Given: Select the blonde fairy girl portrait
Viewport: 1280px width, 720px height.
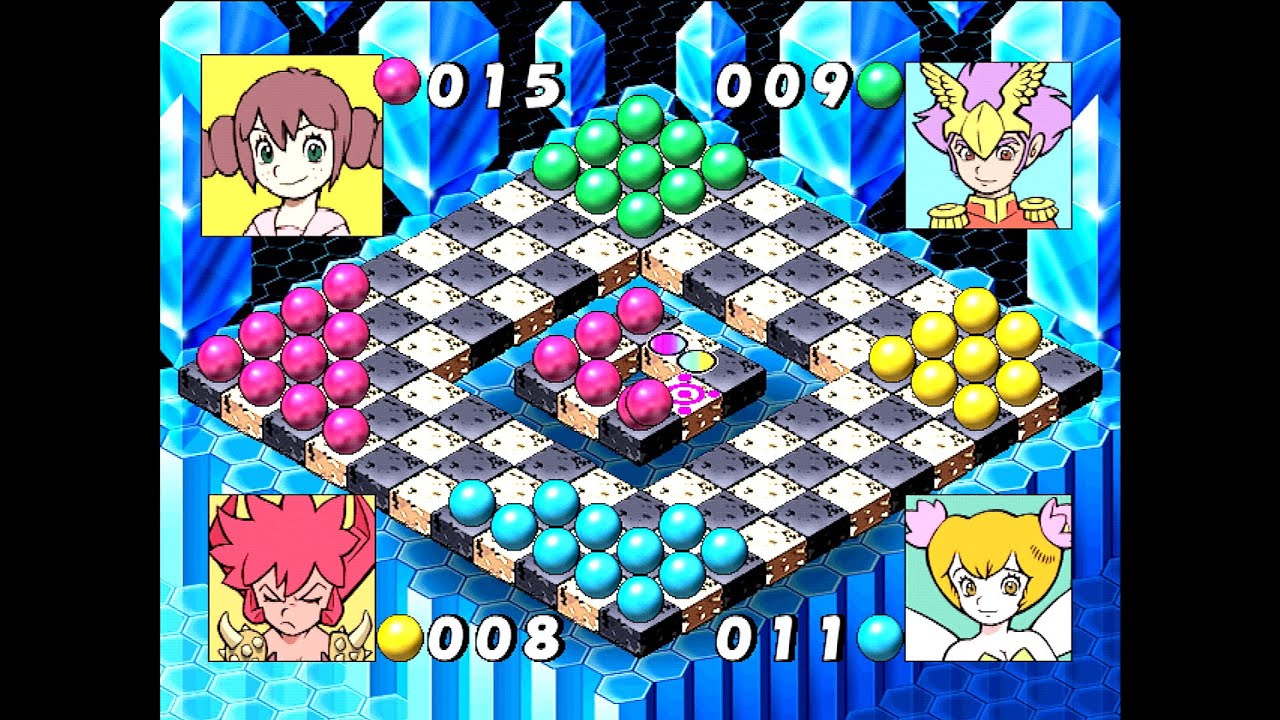Looking at the screenshot, I should click(x=988, y=578).
